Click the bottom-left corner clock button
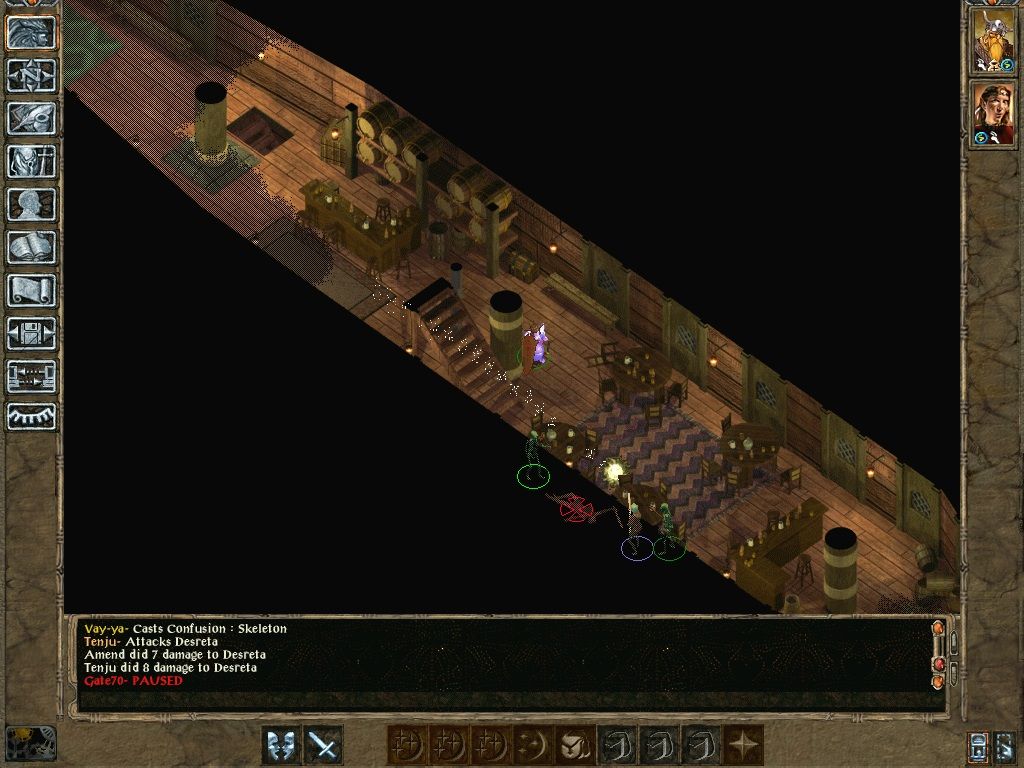 30,743
